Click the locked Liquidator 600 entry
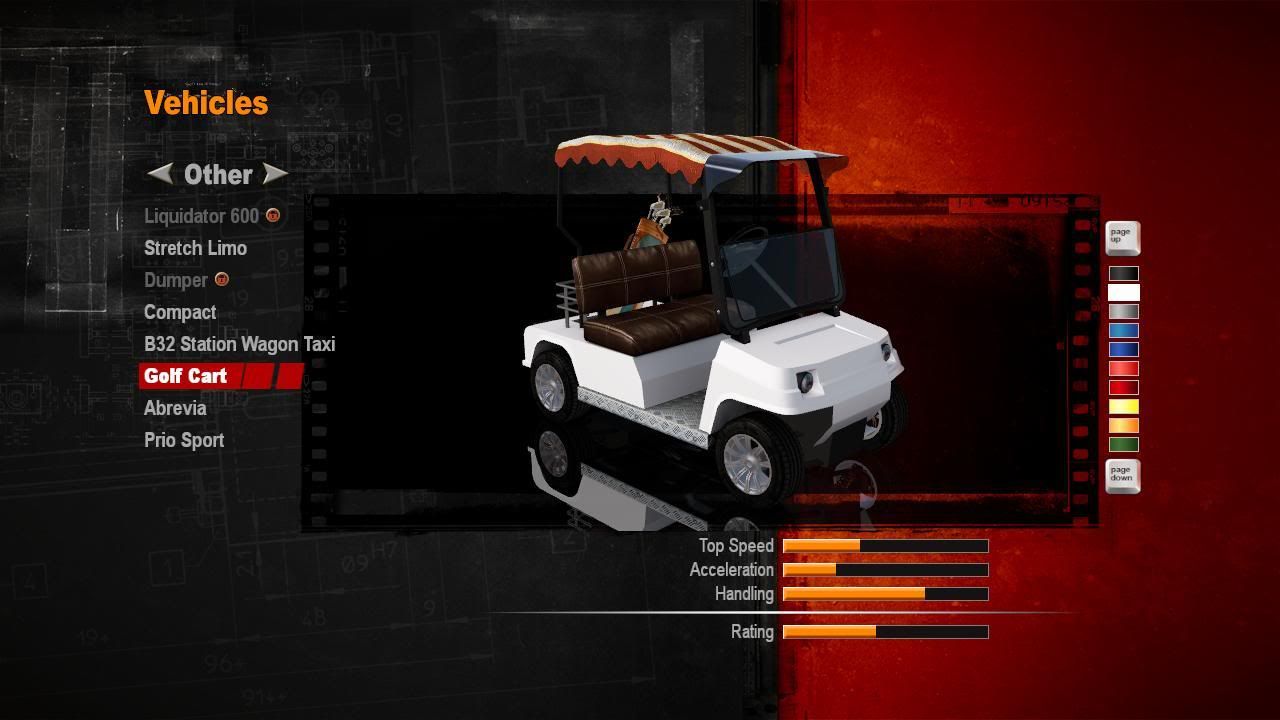Image resolution: width=1280 pixels, height=720 pixels. coord(201,216)
